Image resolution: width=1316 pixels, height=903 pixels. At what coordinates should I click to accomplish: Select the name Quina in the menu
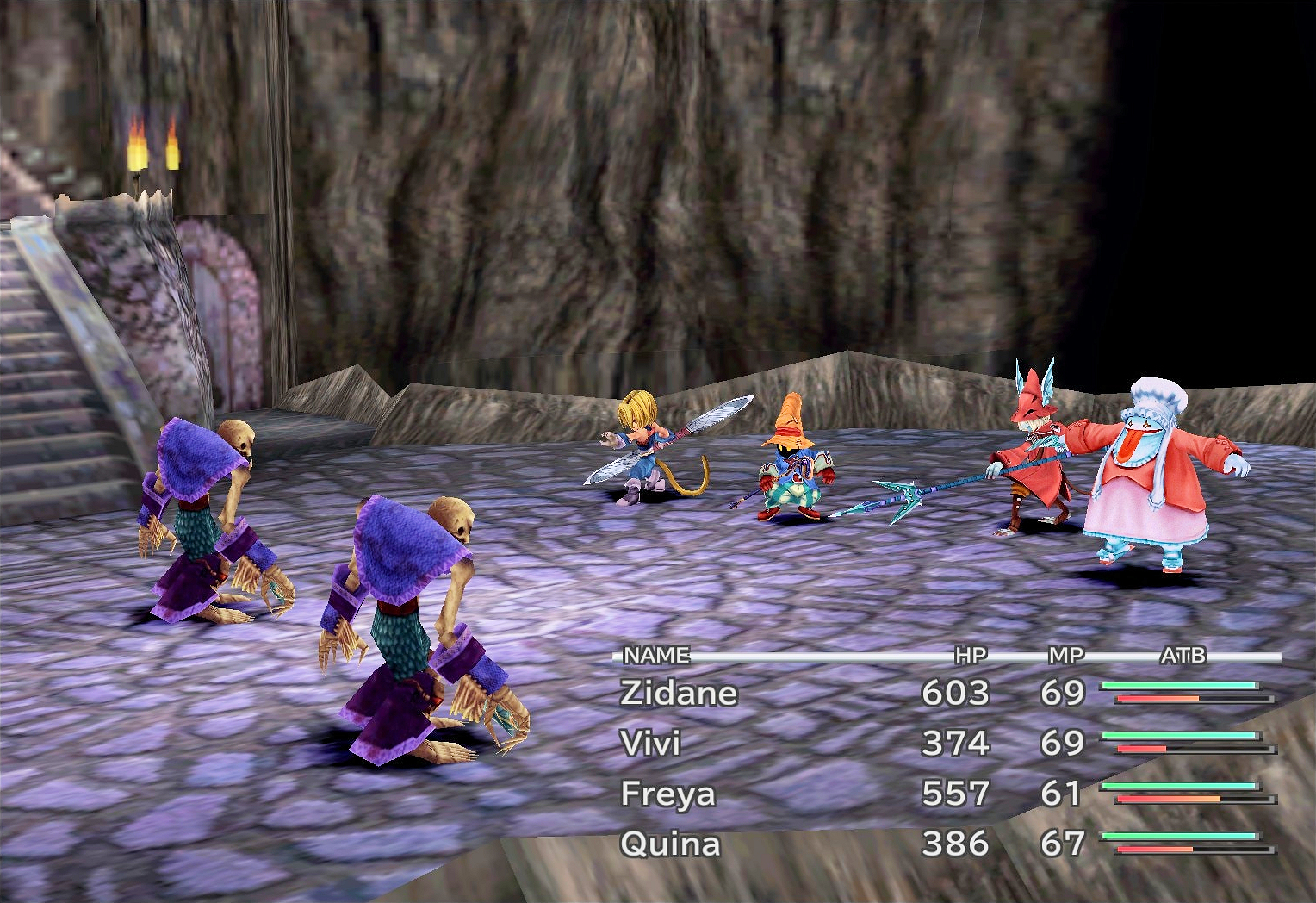(x=672, y=844)
